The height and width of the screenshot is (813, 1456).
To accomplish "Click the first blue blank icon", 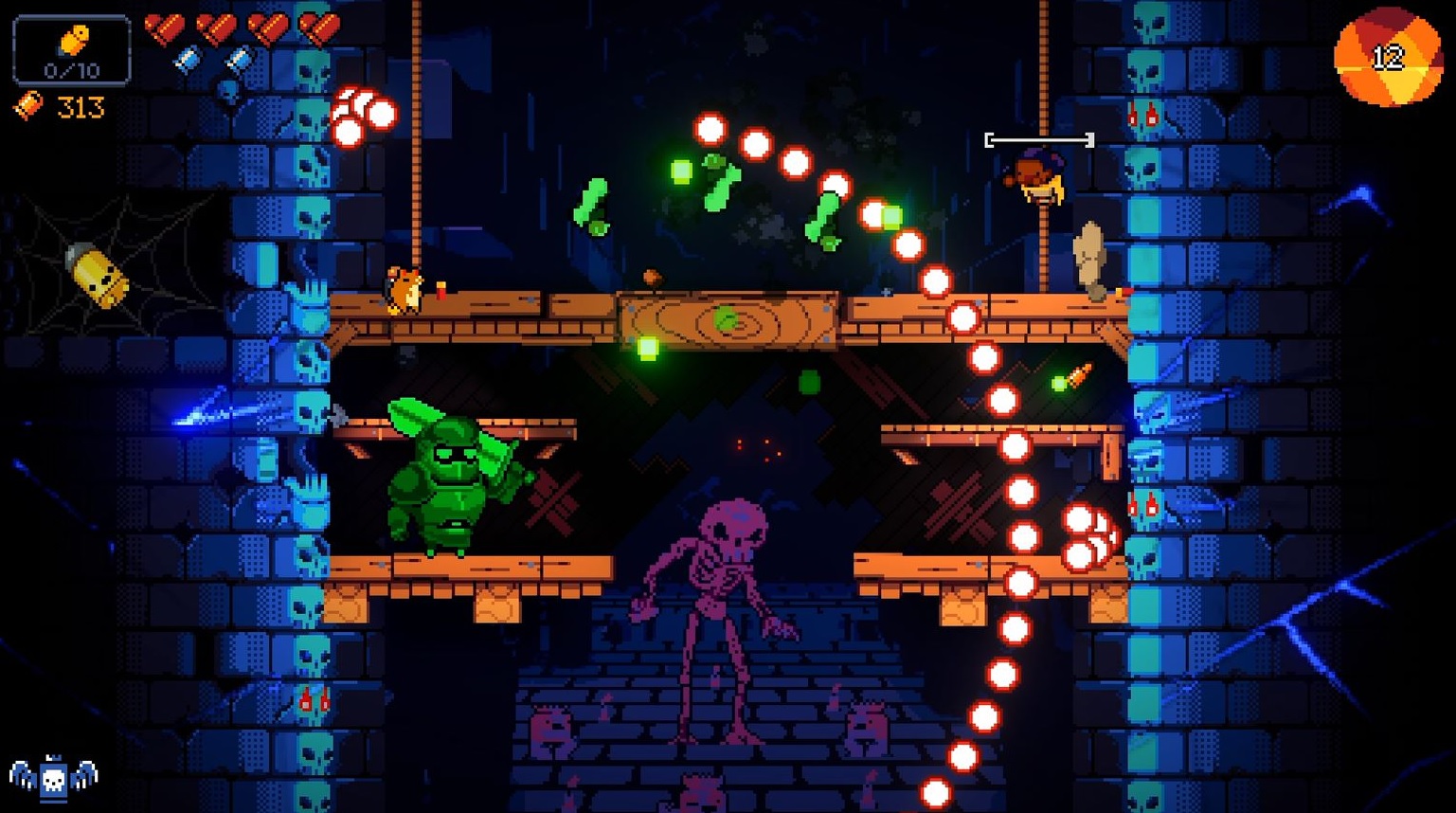I will click(189, 58).
